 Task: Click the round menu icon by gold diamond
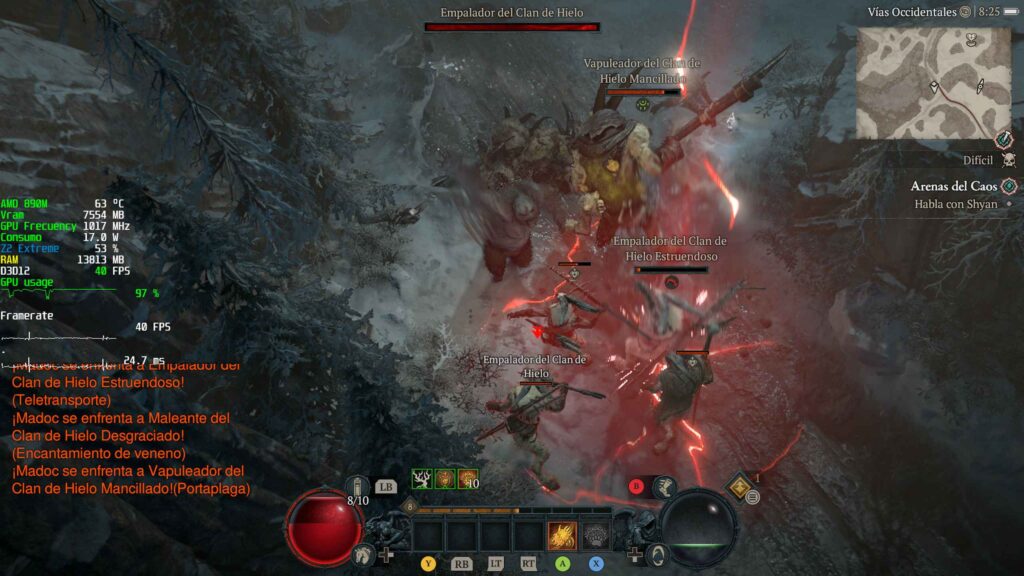pyautogui.click(x=753, y=497)
